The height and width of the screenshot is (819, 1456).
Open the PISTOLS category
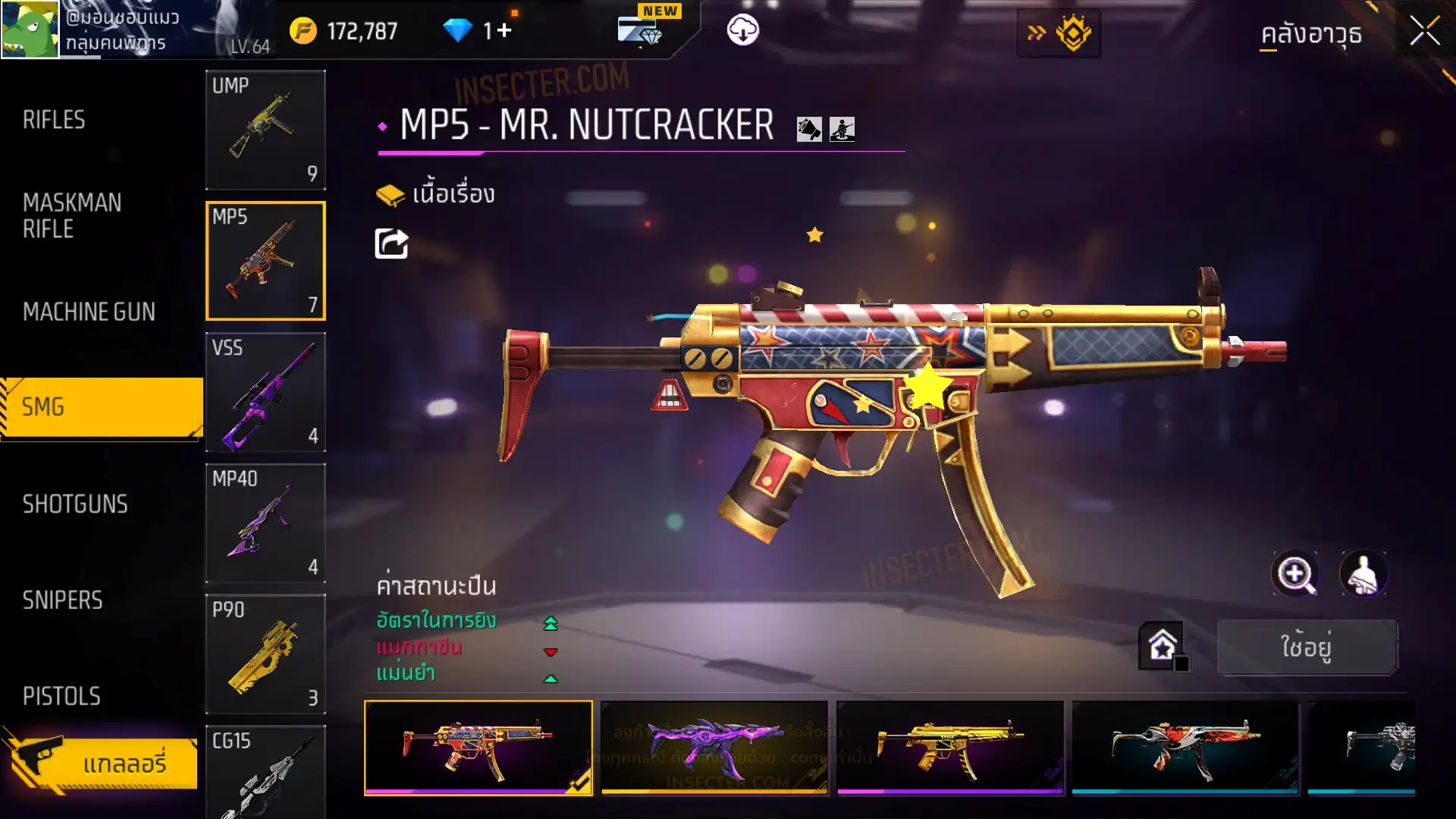(x=61, y=696)
